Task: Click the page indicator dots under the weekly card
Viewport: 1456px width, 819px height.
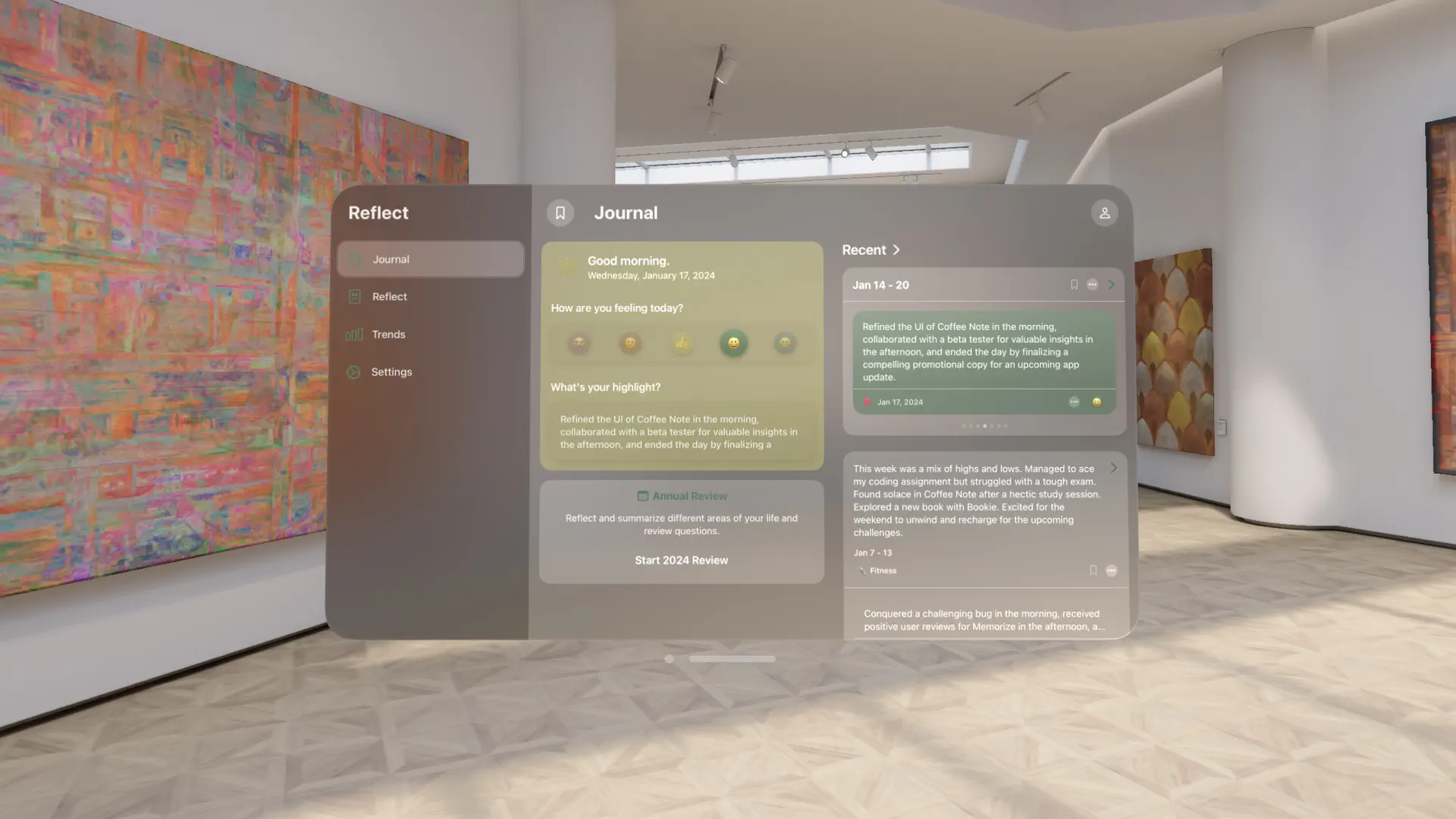Action: coord(984,425)
